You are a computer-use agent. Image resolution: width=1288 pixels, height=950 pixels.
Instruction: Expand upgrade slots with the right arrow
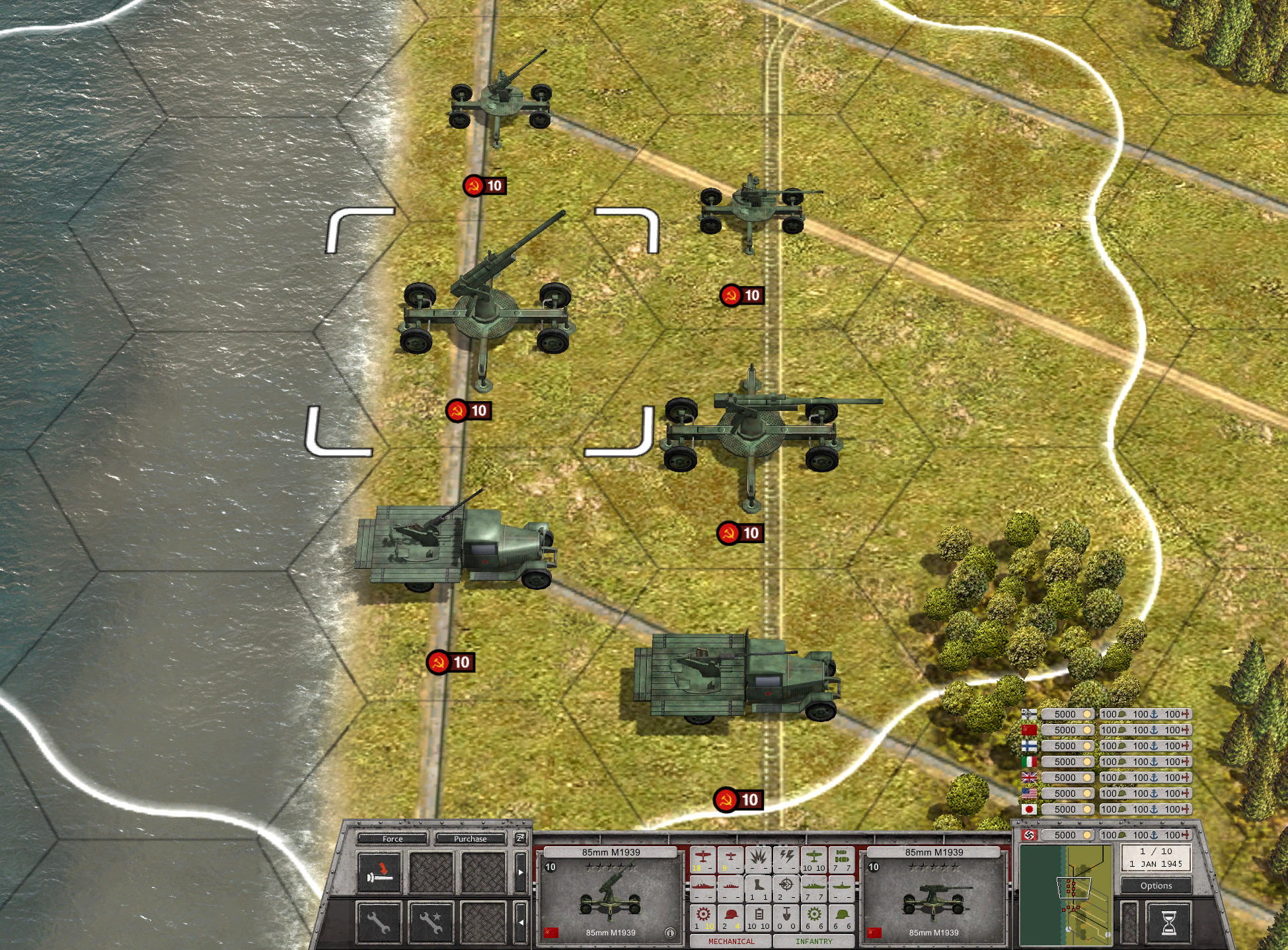tap(521, 872)
